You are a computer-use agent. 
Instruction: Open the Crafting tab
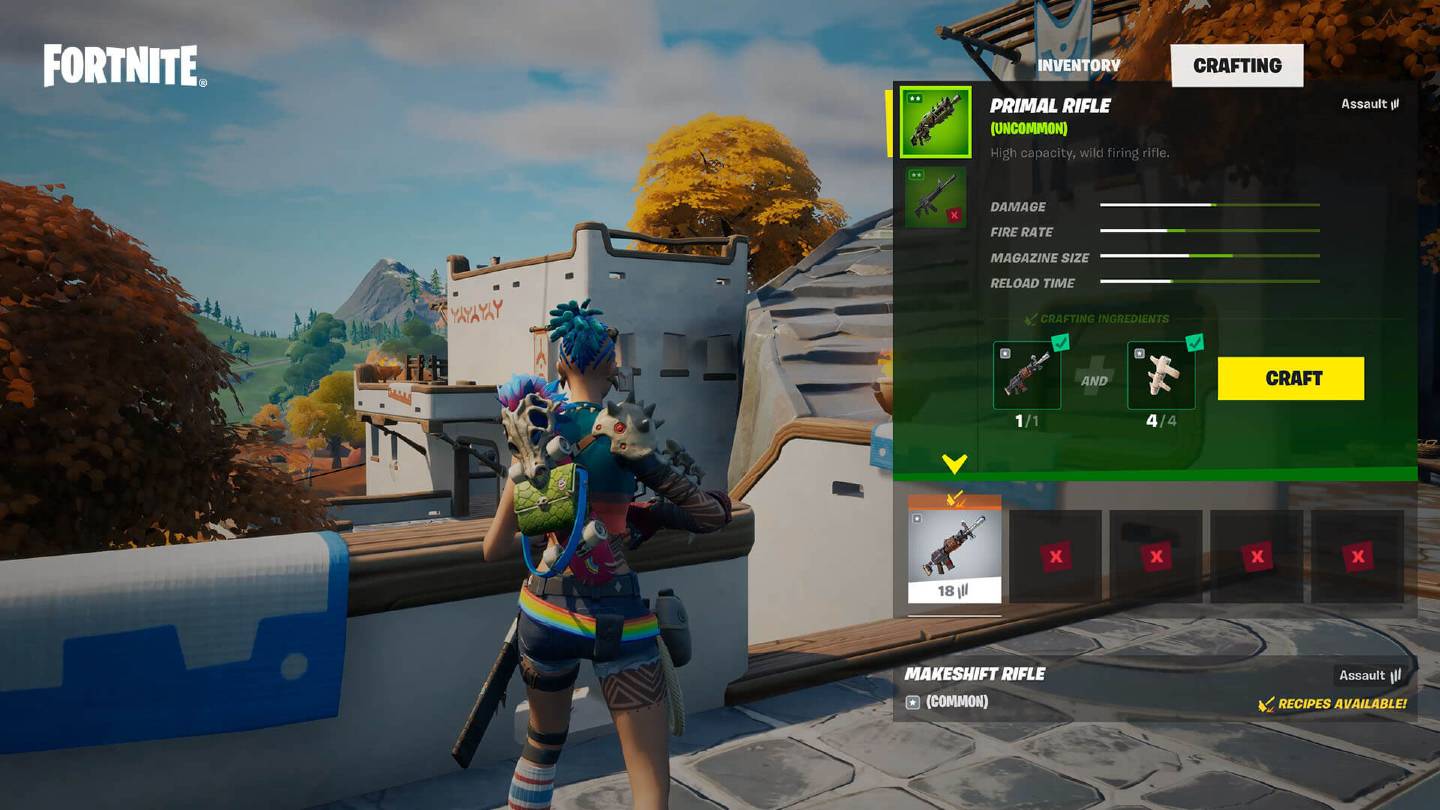click(x=1237, y=66)
